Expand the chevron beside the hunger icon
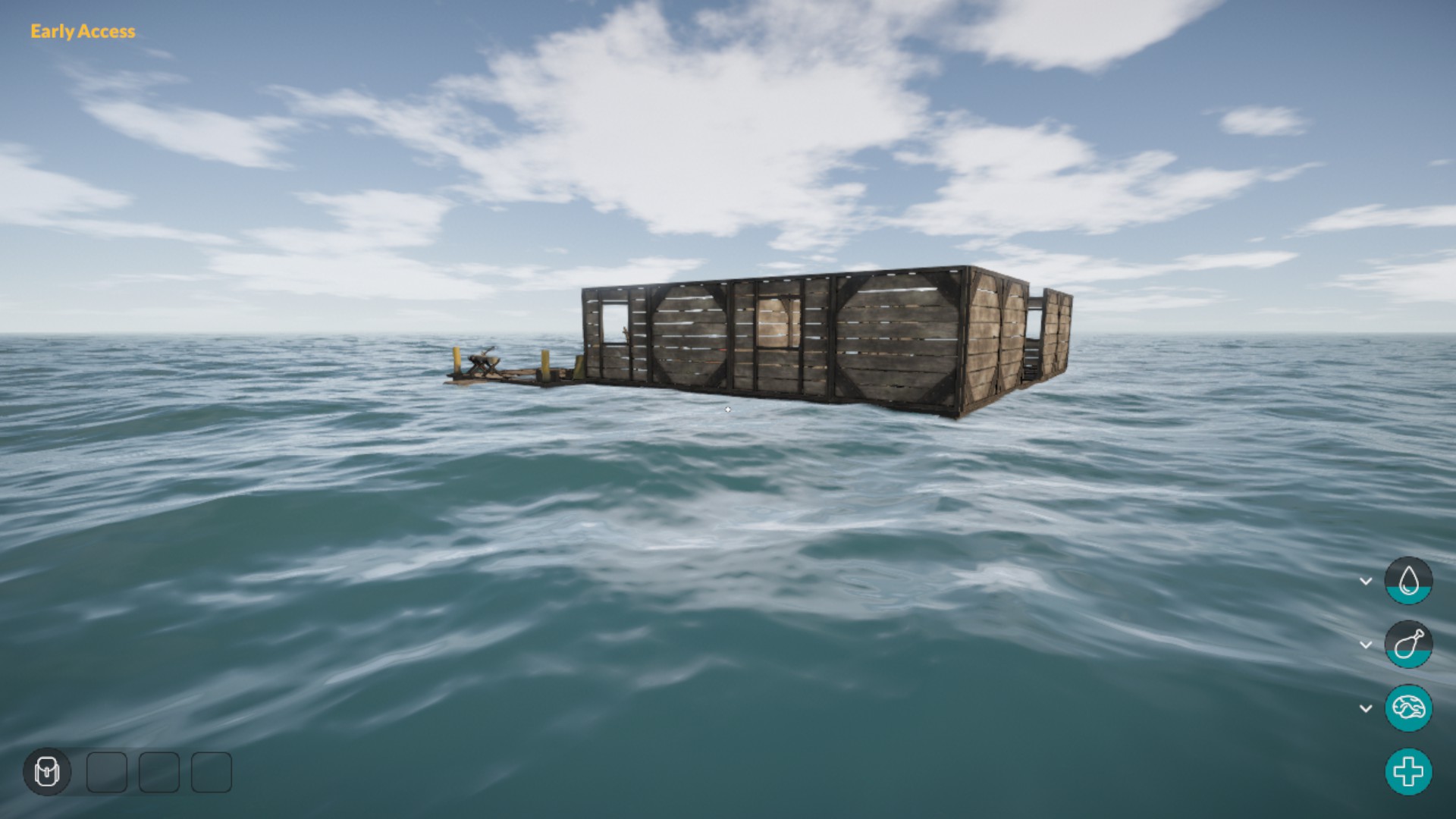This screenshot has height=819, width=1456. point(1366,645)
